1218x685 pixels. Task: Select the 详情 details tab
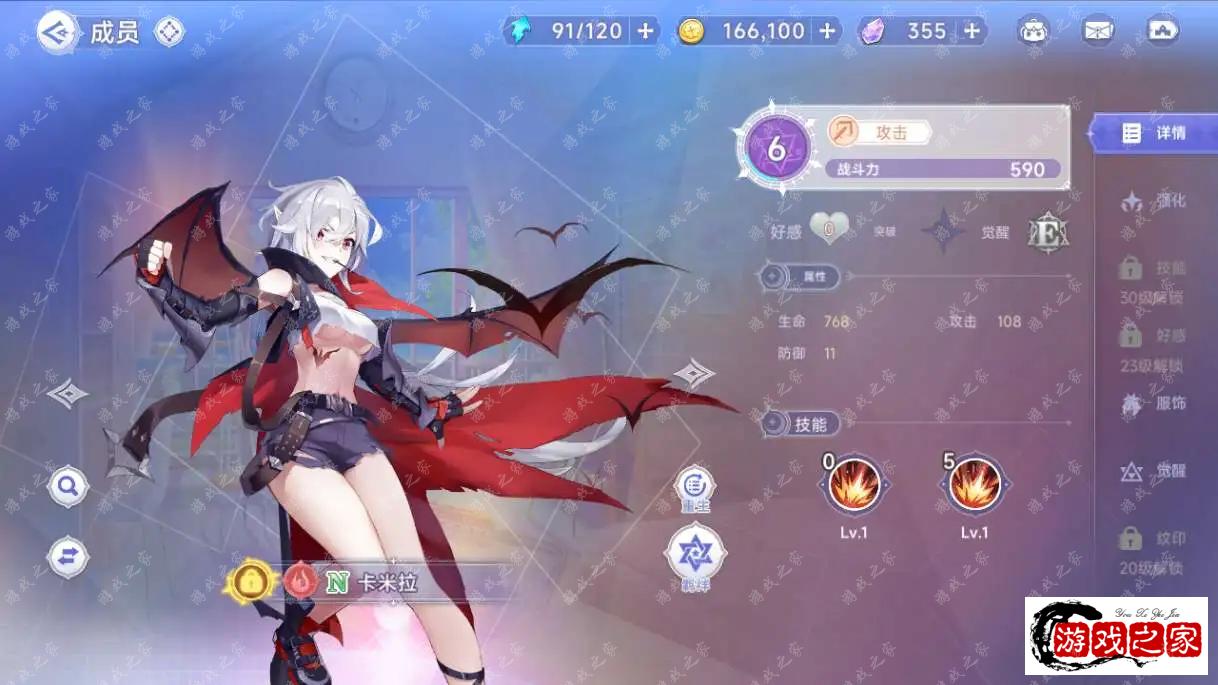1153,133
